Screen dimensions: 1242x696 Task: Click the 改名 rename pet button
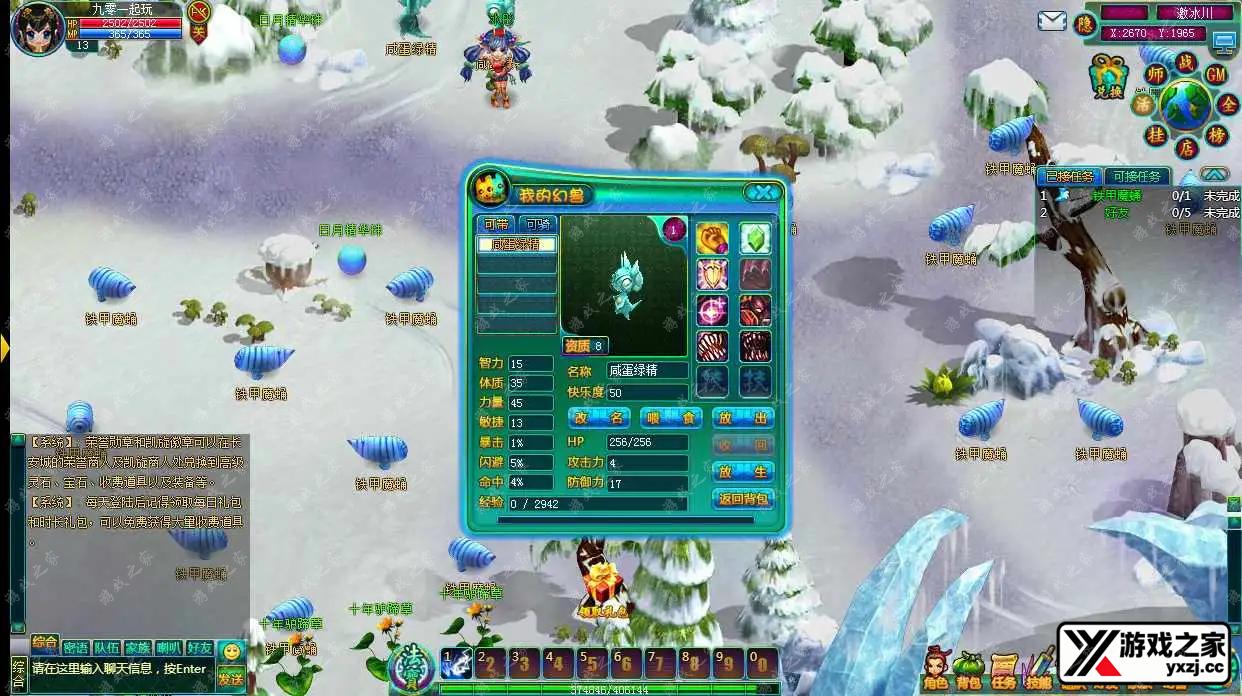(x=600, y=417)
